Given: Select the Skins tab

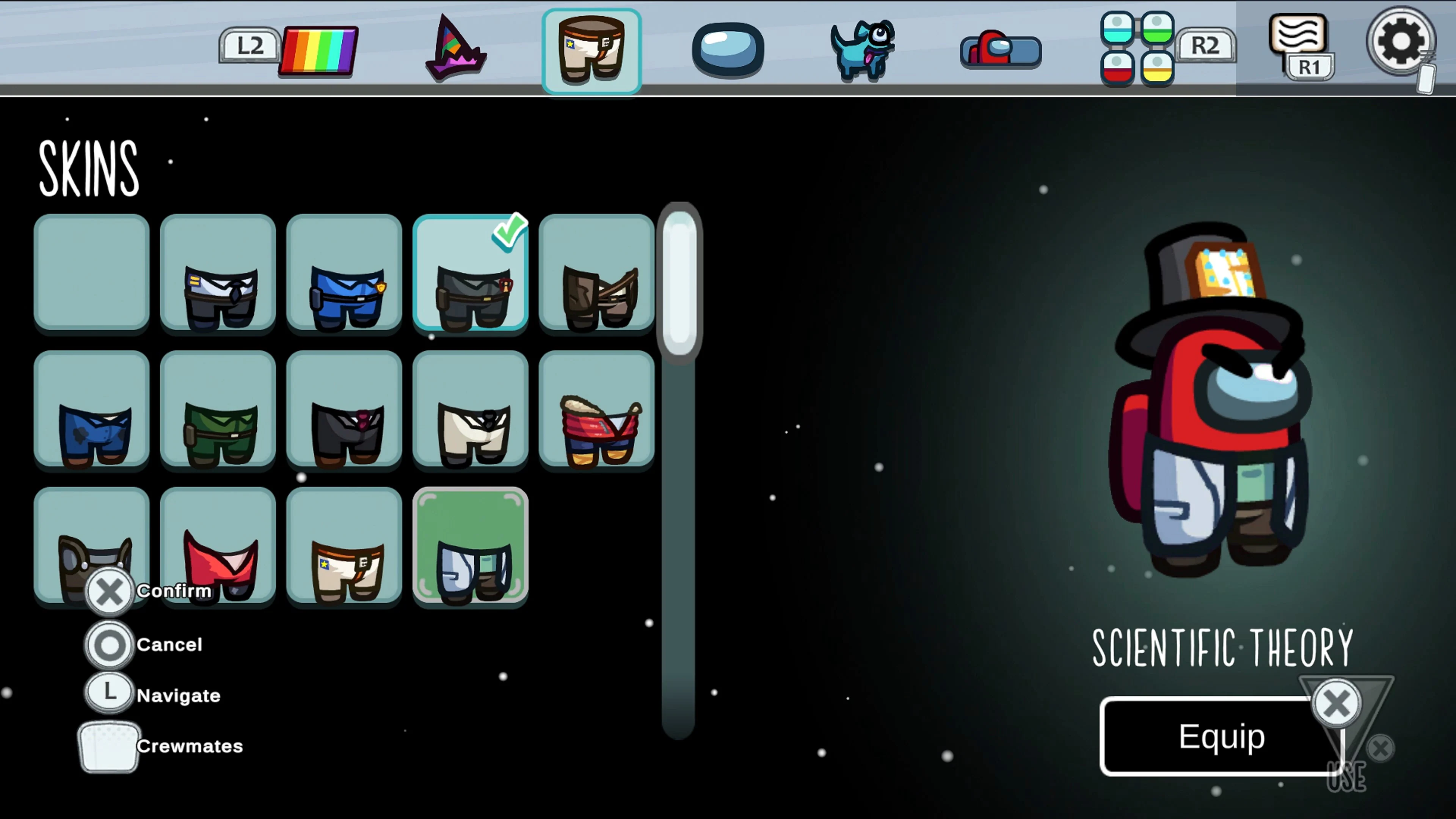Looking at the screenshot, I should tap(592, 50).
